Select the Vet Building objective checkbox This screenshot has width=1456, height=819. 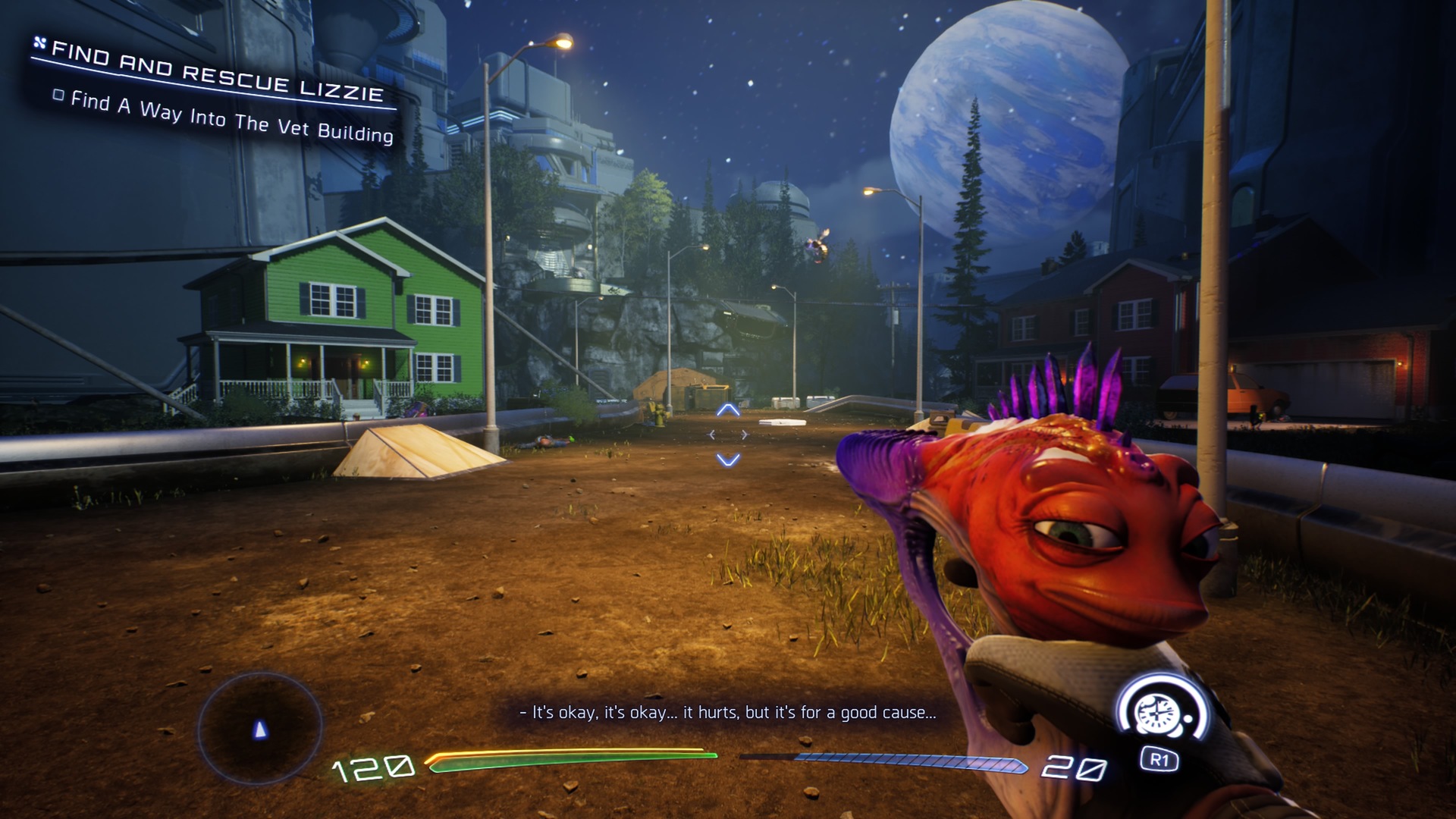tap(58, 96)
